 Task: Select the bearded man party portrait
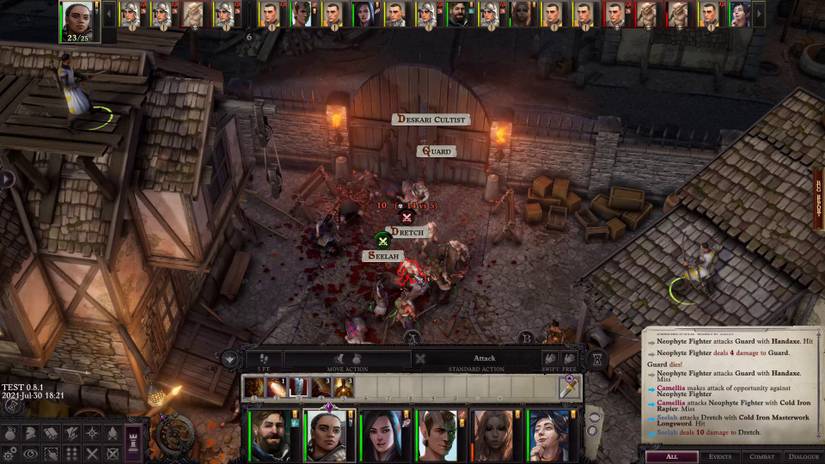click(x=273, y=436)
